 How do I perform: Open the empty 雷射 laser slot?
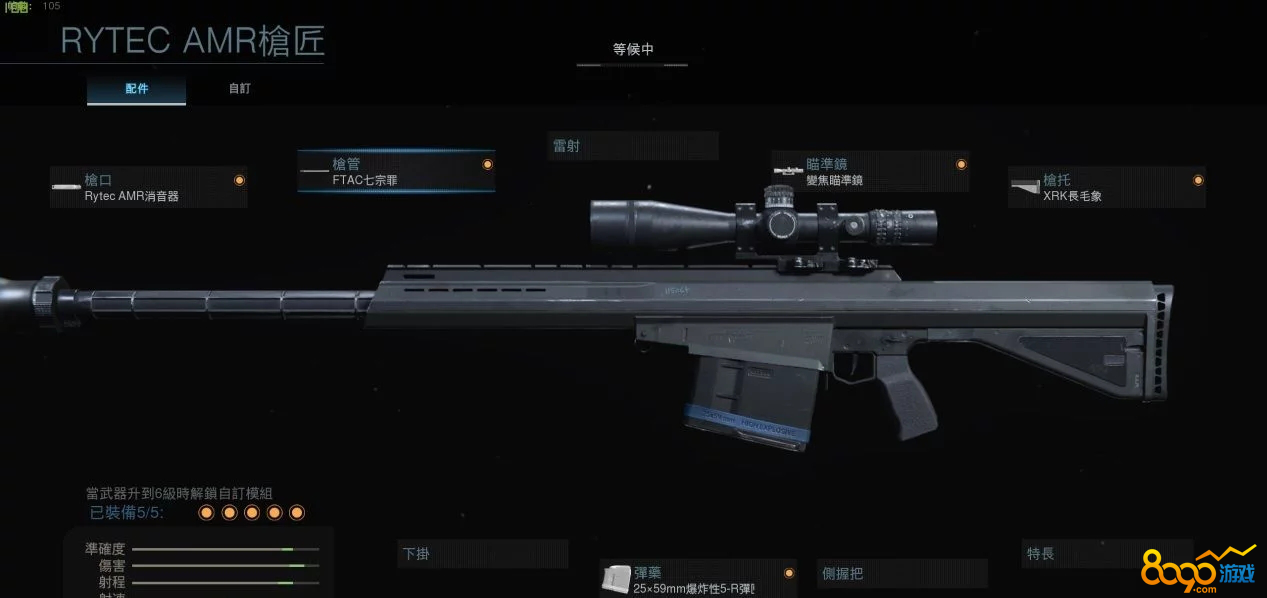(633, 146)
